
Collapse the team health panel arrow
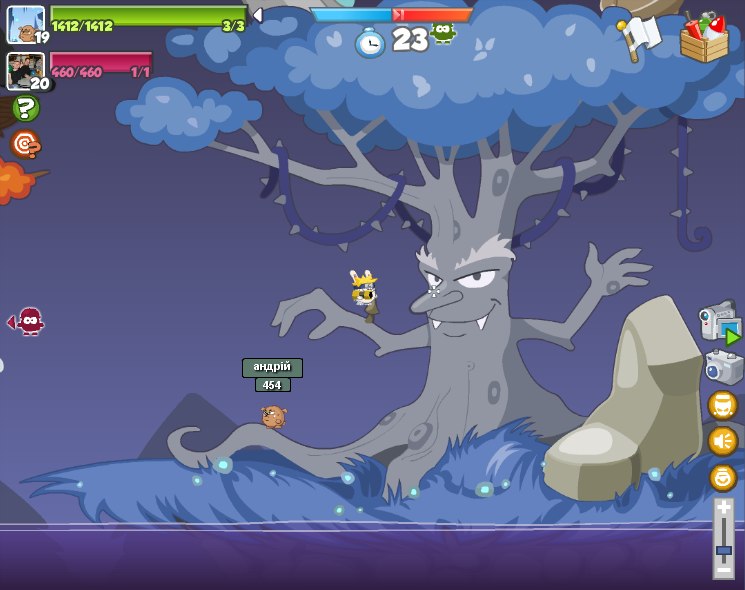point(257,15)
